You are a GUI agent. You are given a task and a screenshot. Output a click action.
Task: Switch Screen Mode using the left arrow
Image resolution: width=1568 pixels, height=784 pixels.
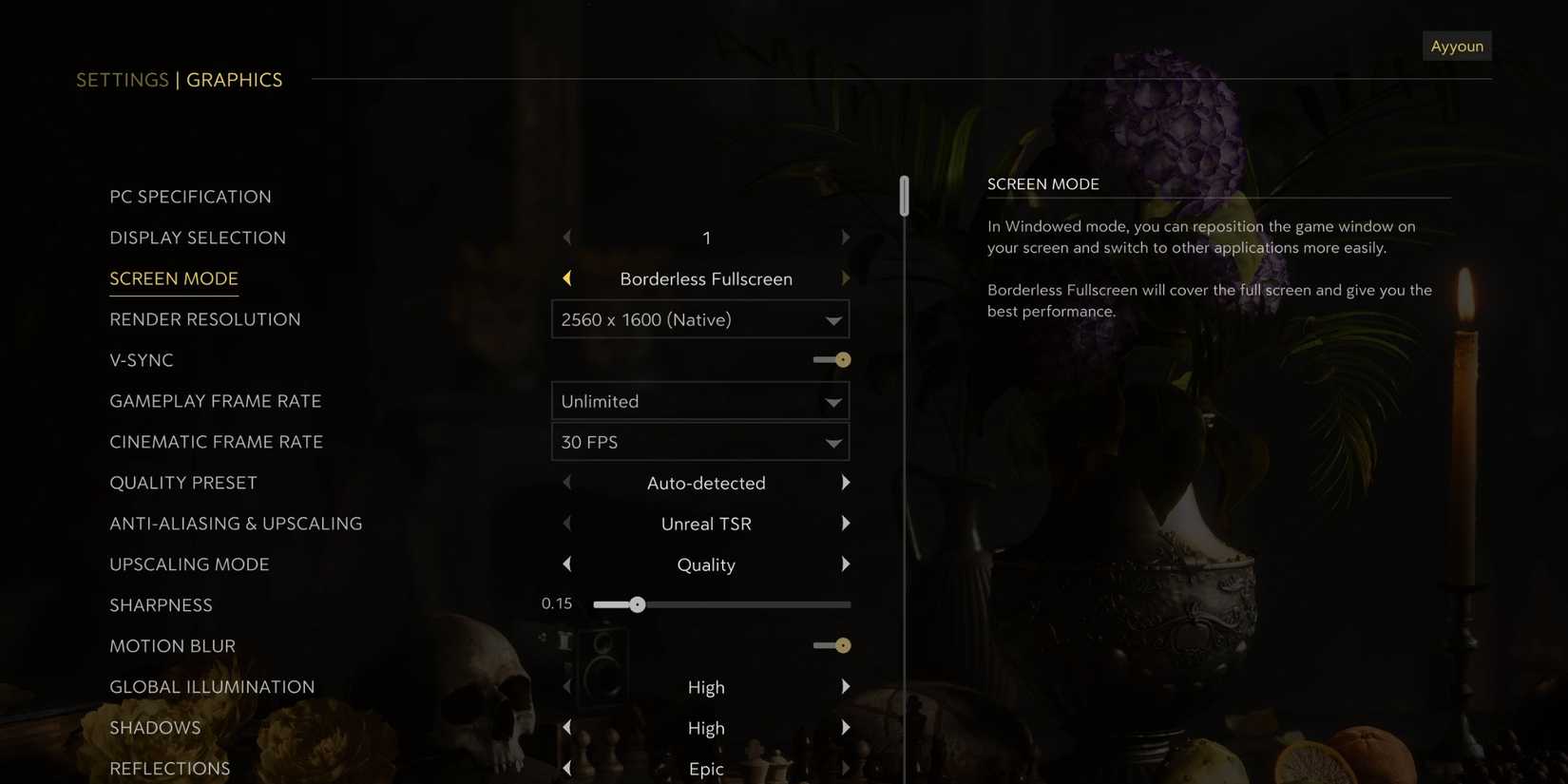click(x=566, y=277)
